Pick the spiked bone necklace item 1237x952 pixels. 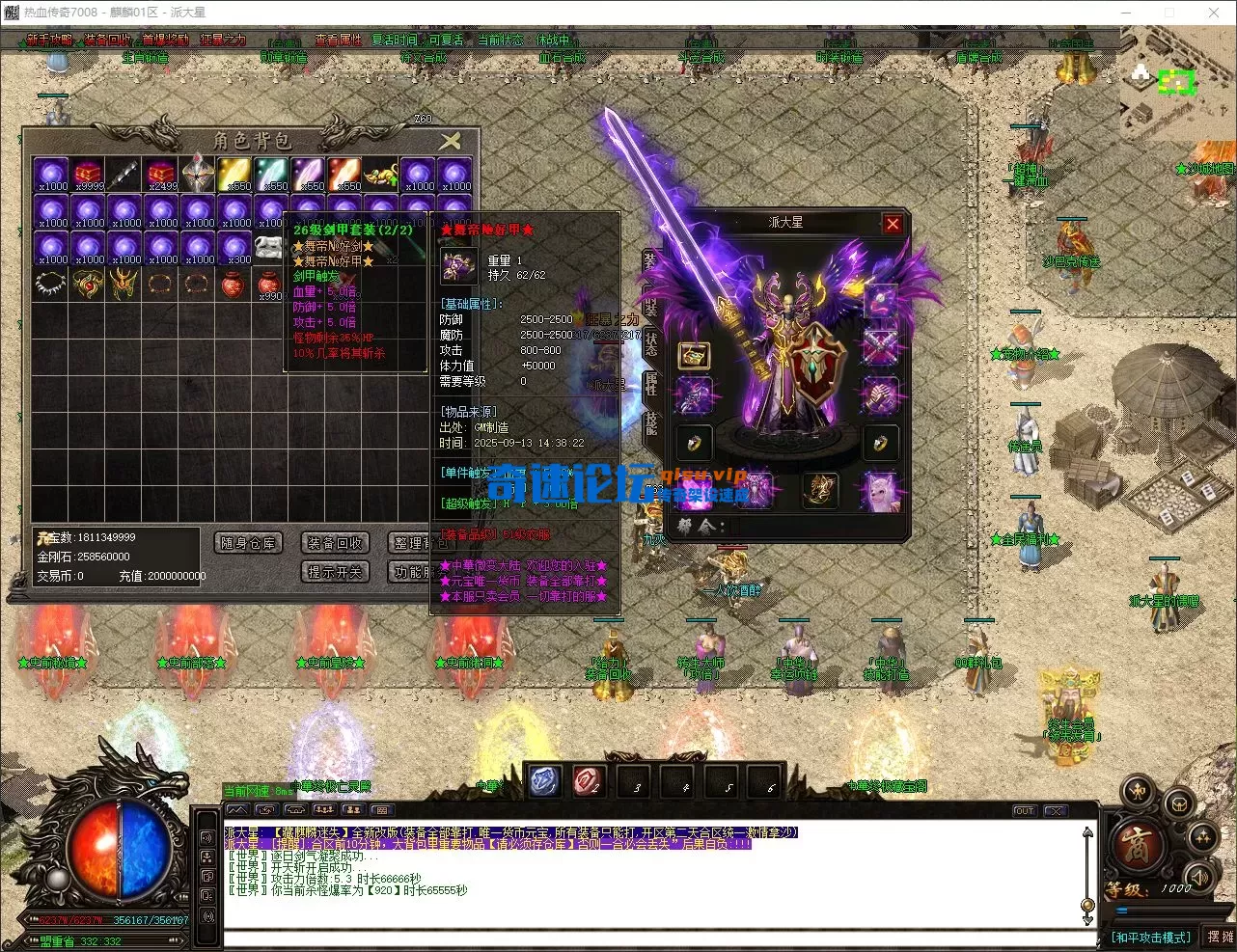click(x=51, y=285)
